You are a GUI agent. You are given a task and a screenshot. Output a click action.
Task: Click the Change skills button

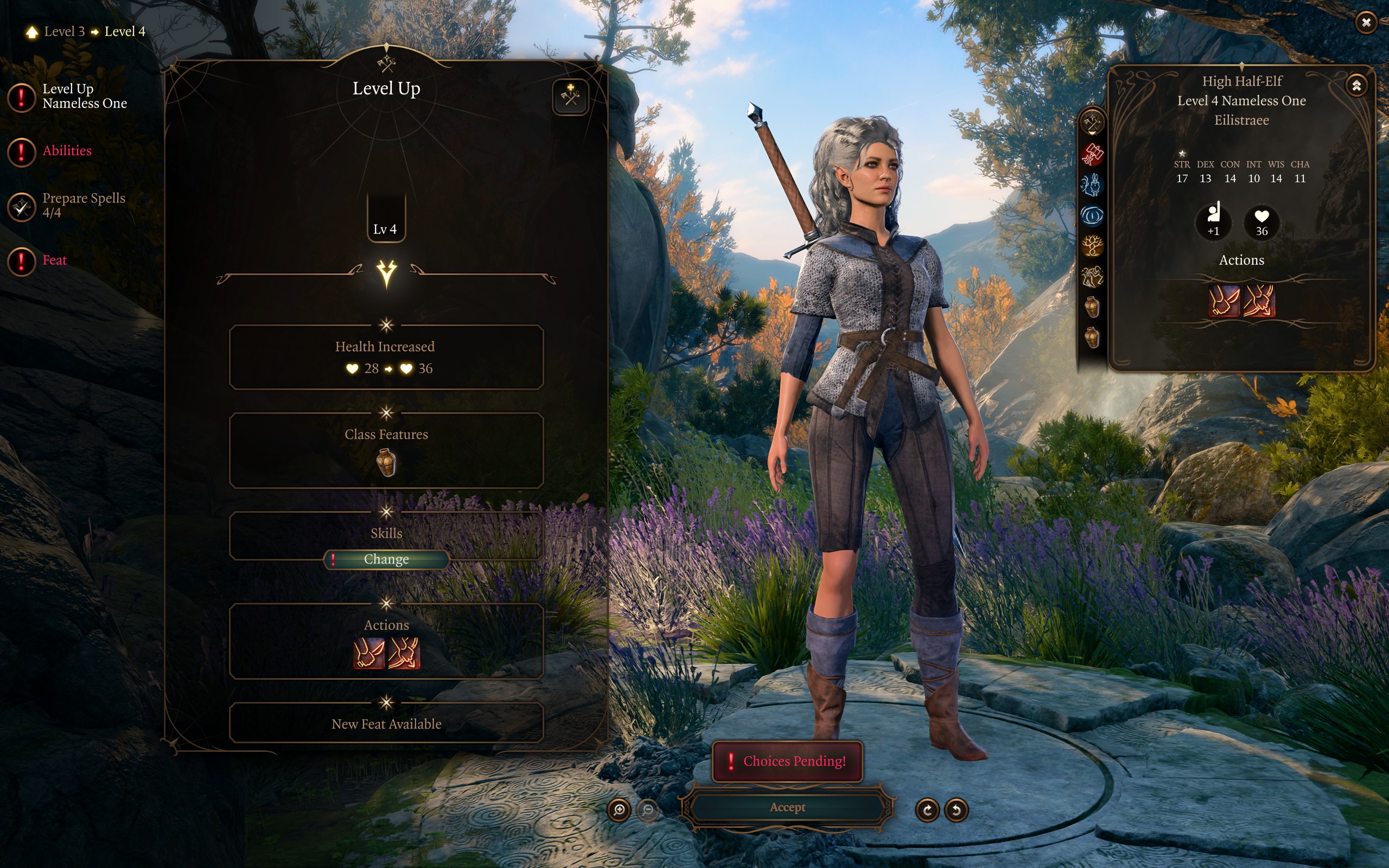386,559
